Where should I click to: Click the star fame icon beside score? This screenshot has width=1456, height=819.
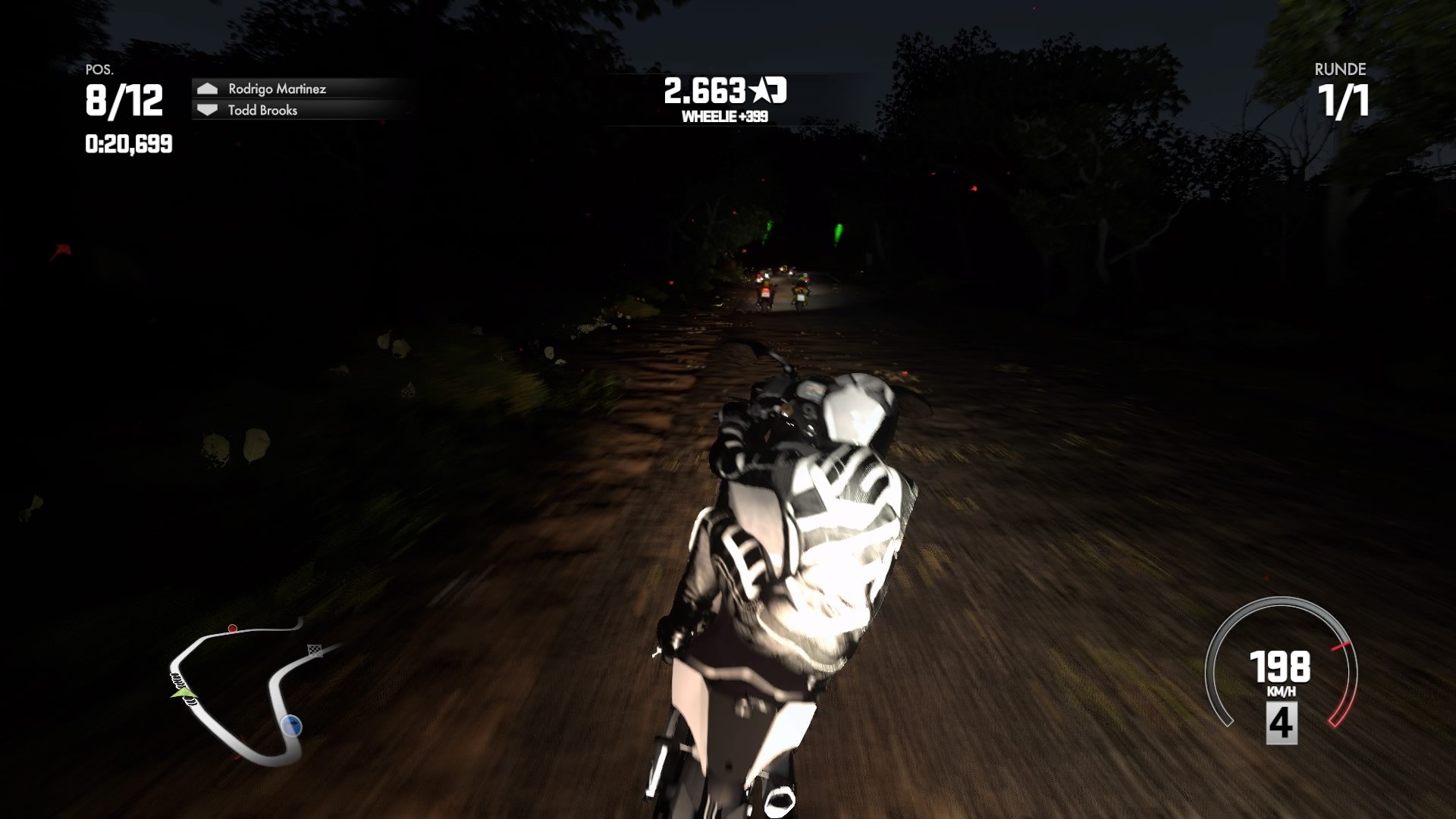[x=760, y=89]
